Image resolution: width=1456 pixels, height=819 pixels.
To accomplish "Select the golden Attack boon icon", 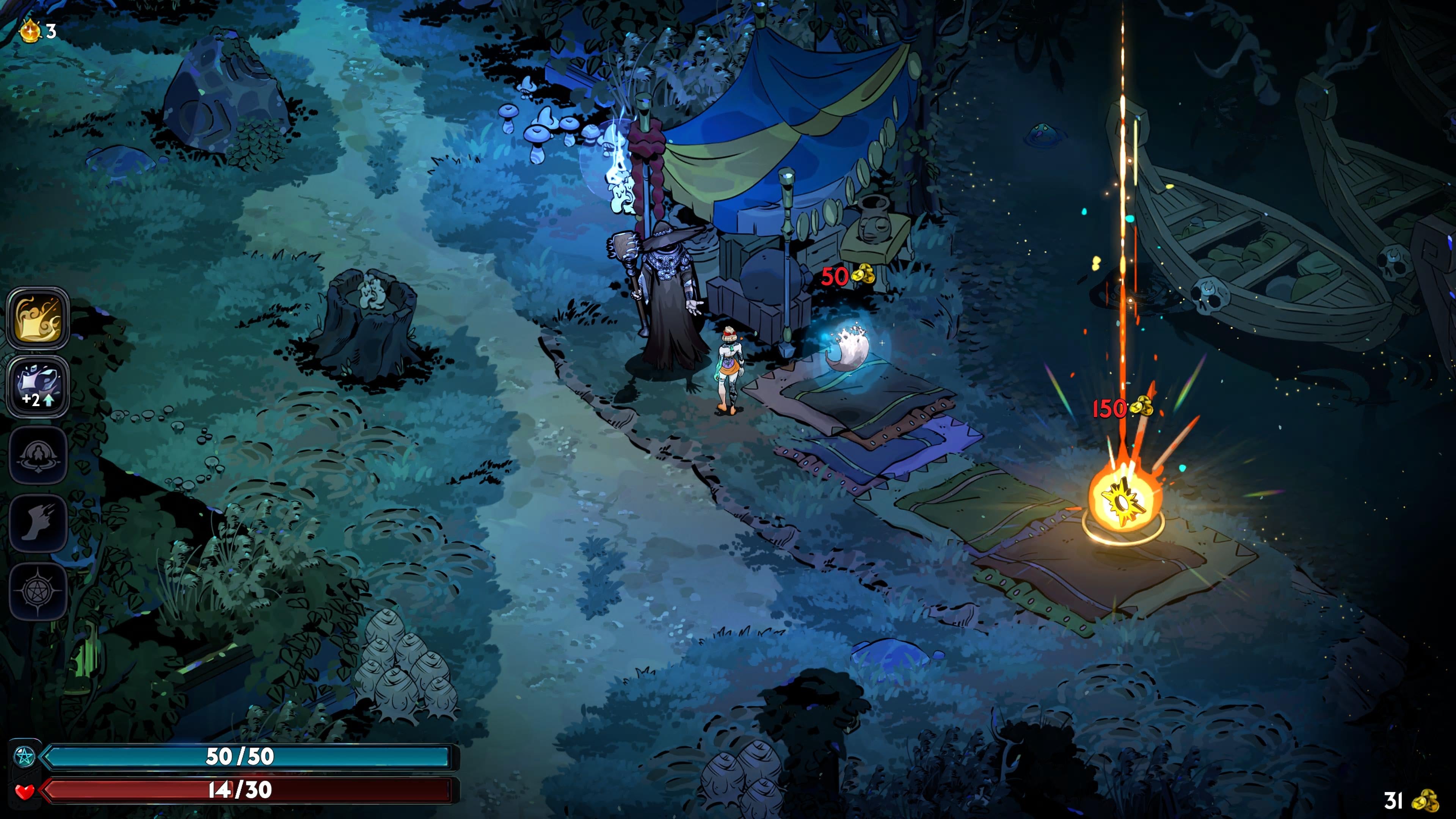I will [38, 319].
